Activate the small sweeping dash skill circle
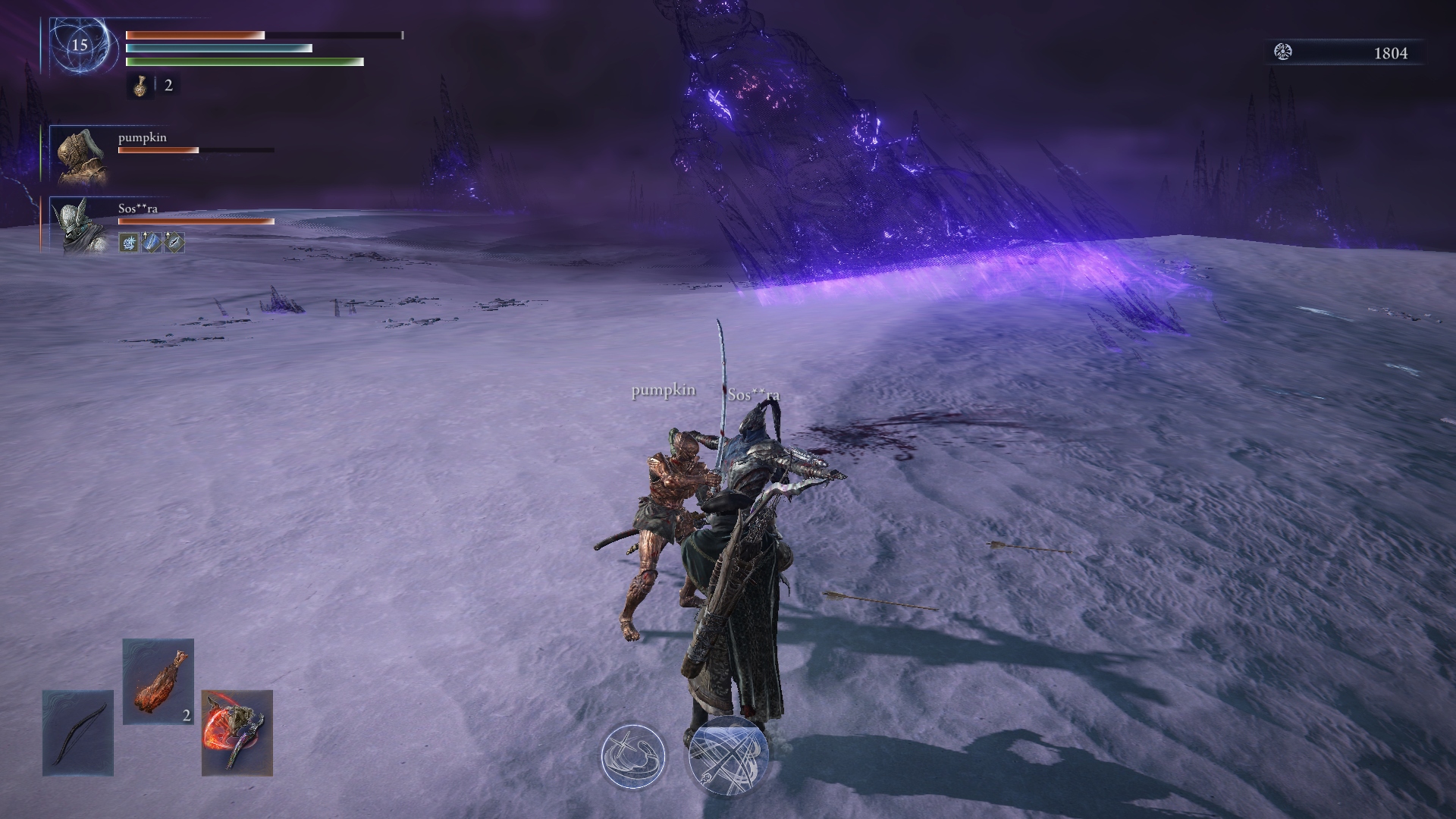The image size is (1456, 819). coord(632,756)
